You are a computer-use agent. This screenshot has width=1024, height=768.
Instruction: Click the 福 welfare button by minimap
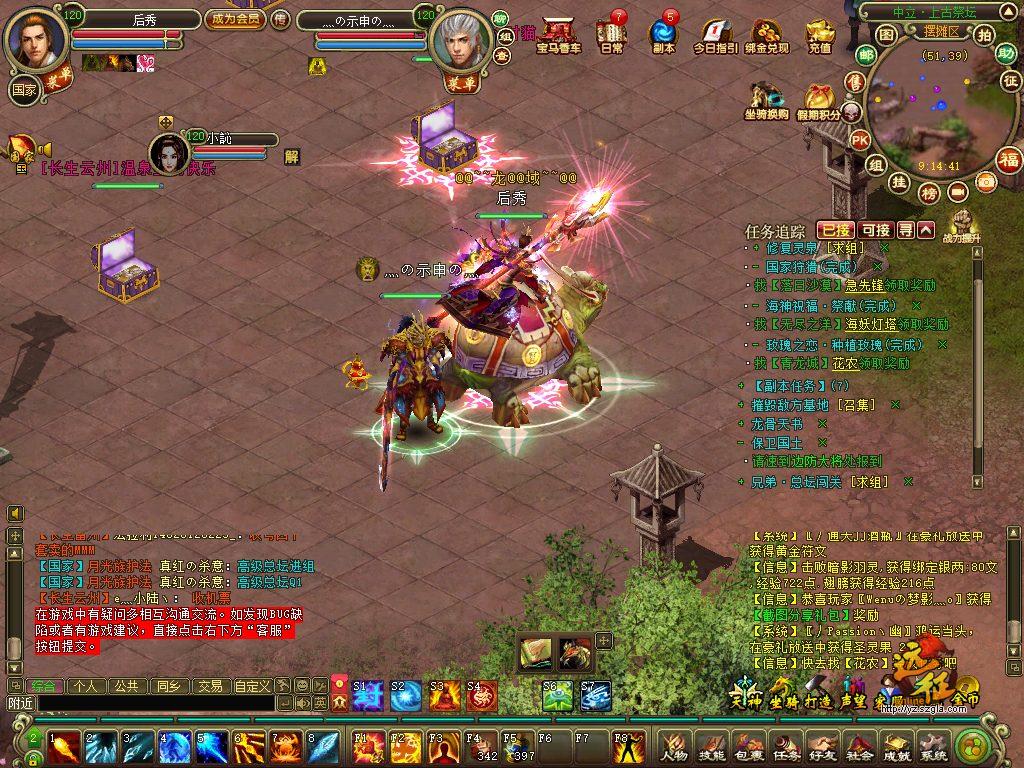1009,158
